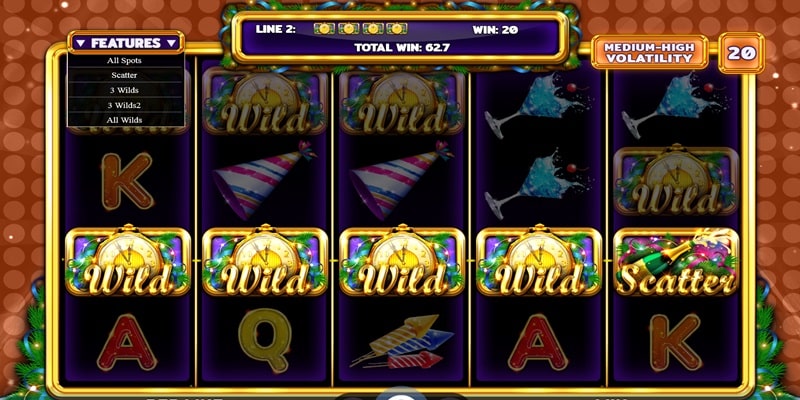Image resolution: width=800 pixels, height=400 pixels.
Task: Pick the 3 Wilds feature option
Action: (126, 89)
